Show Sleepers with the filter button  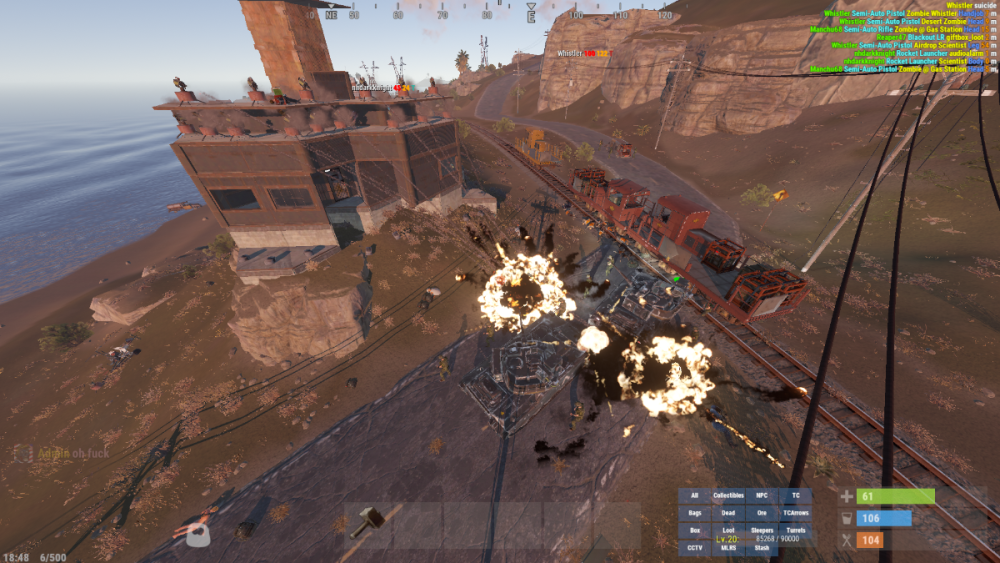762,530
